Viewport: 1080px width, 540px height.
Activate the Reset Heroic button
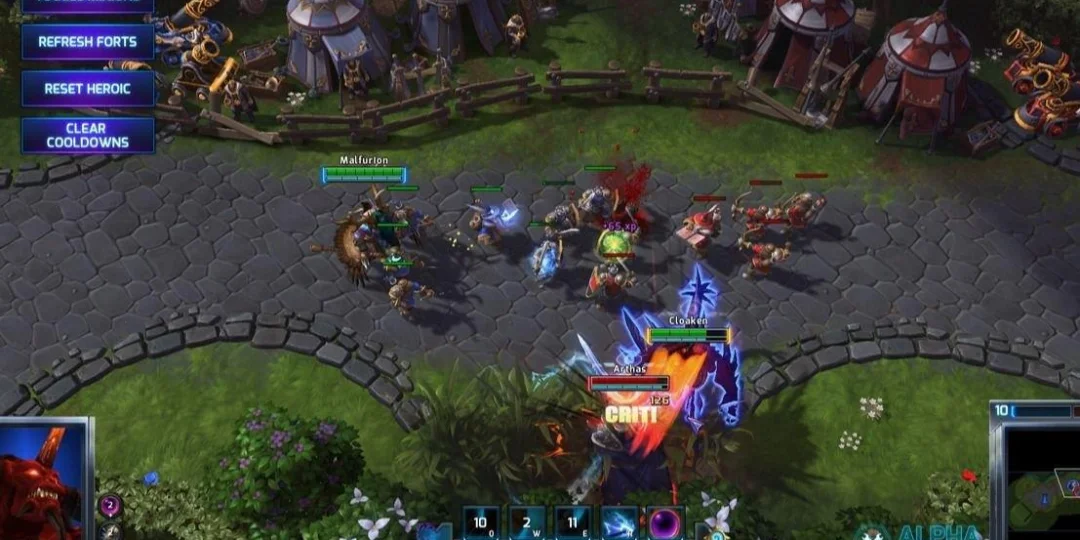88,88
